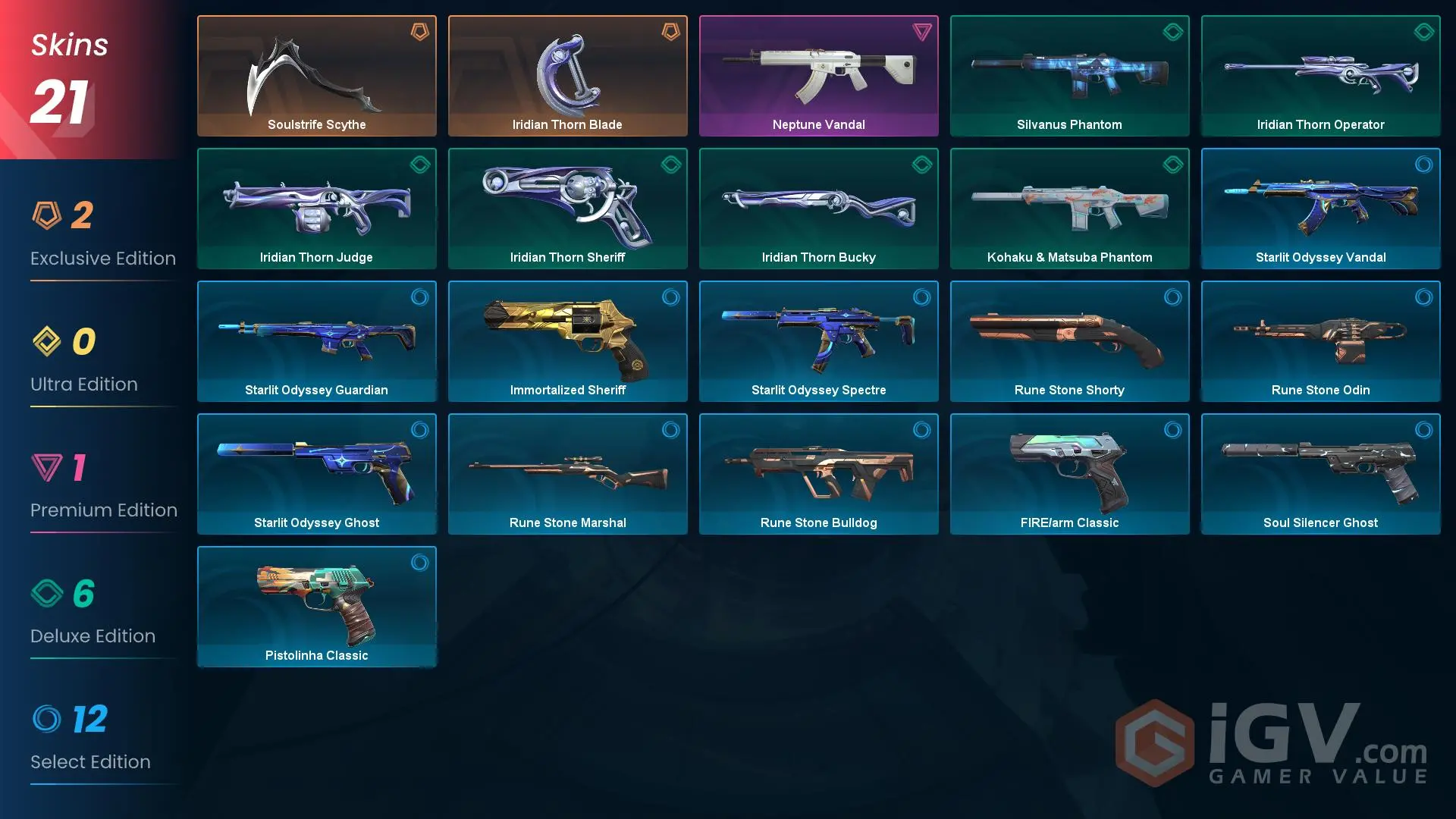Open the Soul Silencer Ghost listing
The height and width of the screenshot is (819, 1456).
point(1320,474)
